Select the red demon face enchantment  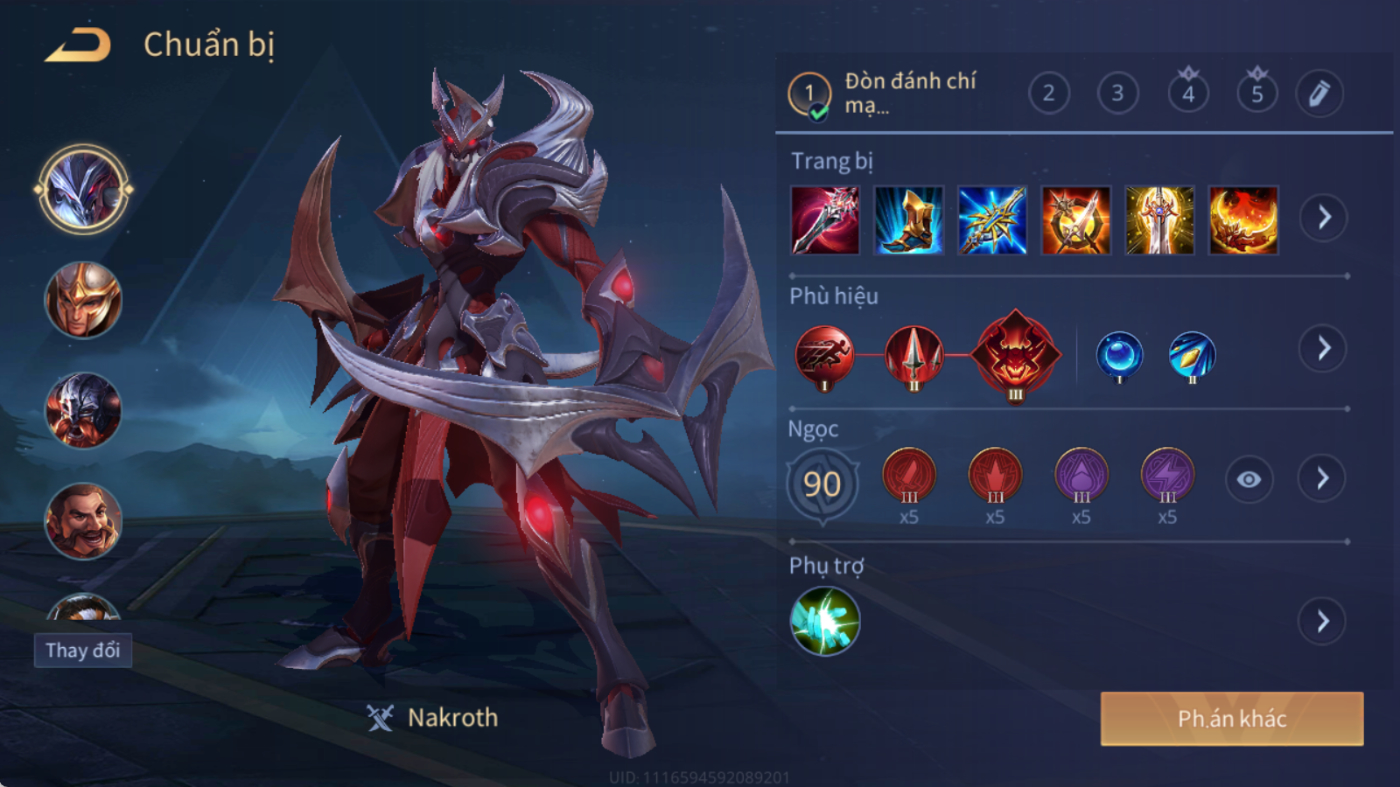pyautogui.click(x=1016, y=354)
